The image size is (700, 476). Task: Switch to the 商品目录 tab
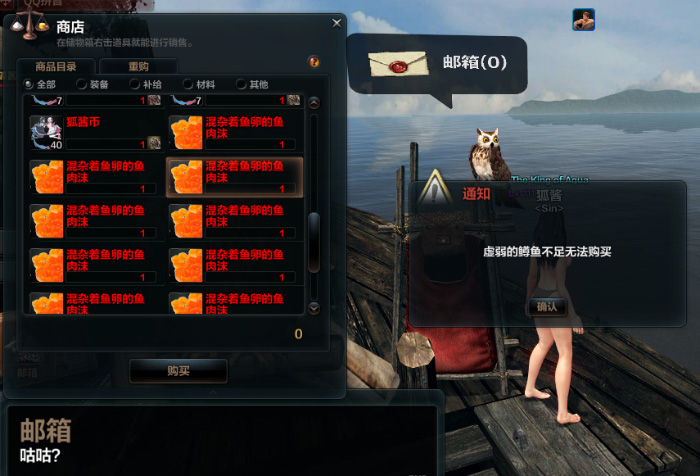tap(54, 67)
